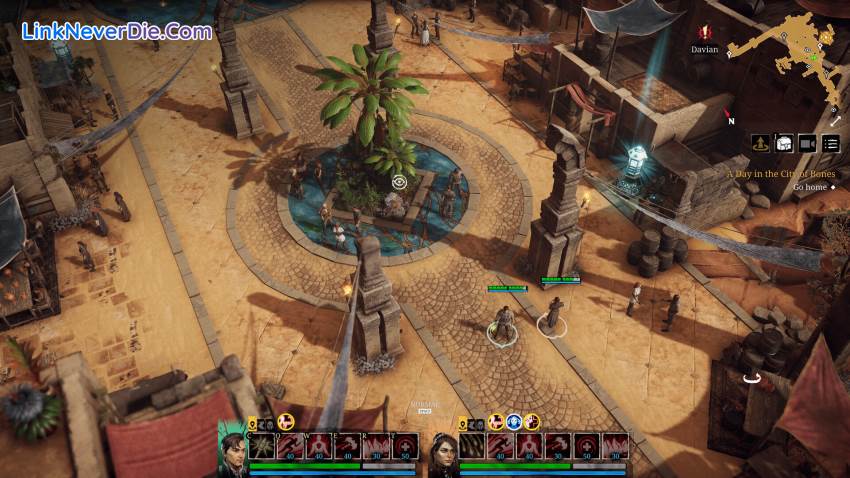Open the inventory chest icon
This screenshot has height=478, width=850.
click(x=784, y=143)
